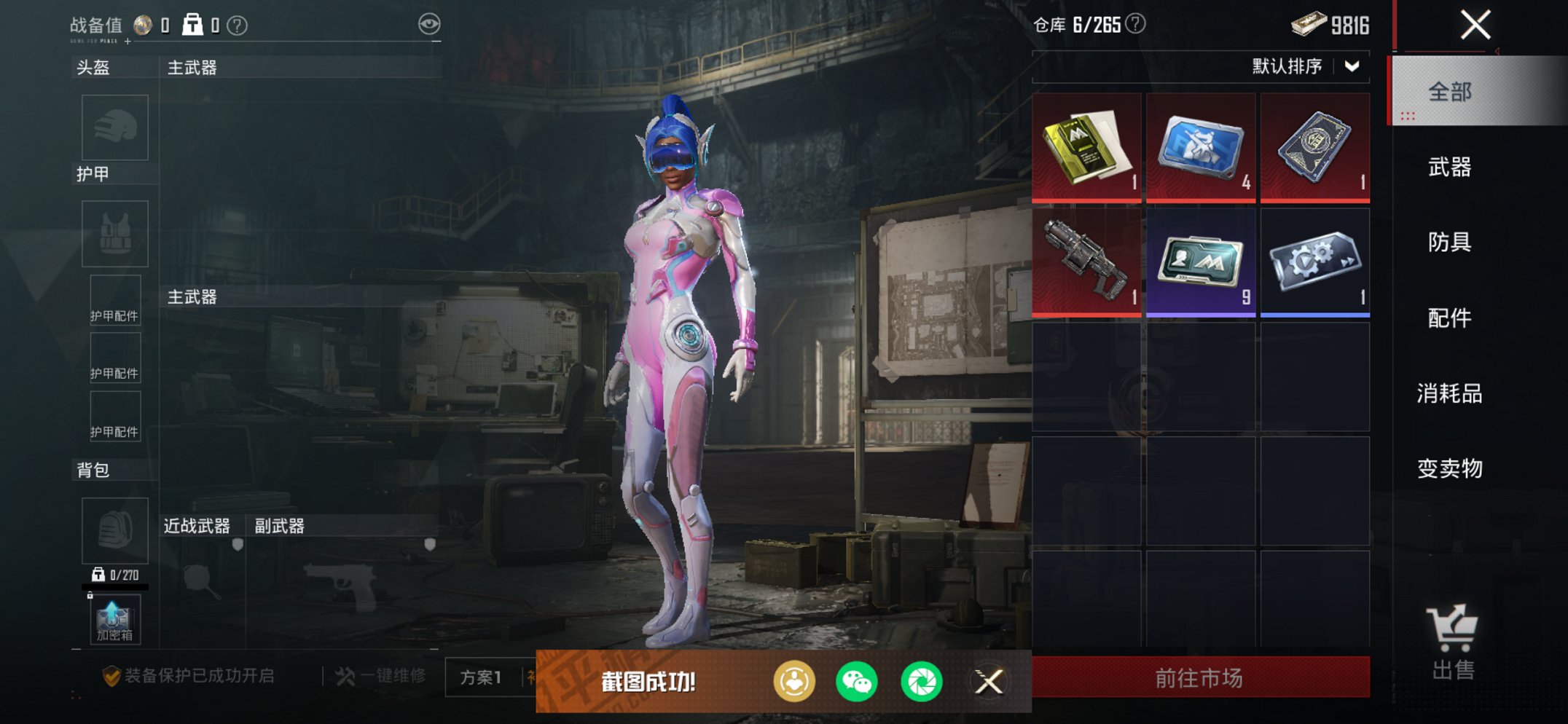Toggle the eye visibility icon
1568x724 pixels.
(429, 24)
